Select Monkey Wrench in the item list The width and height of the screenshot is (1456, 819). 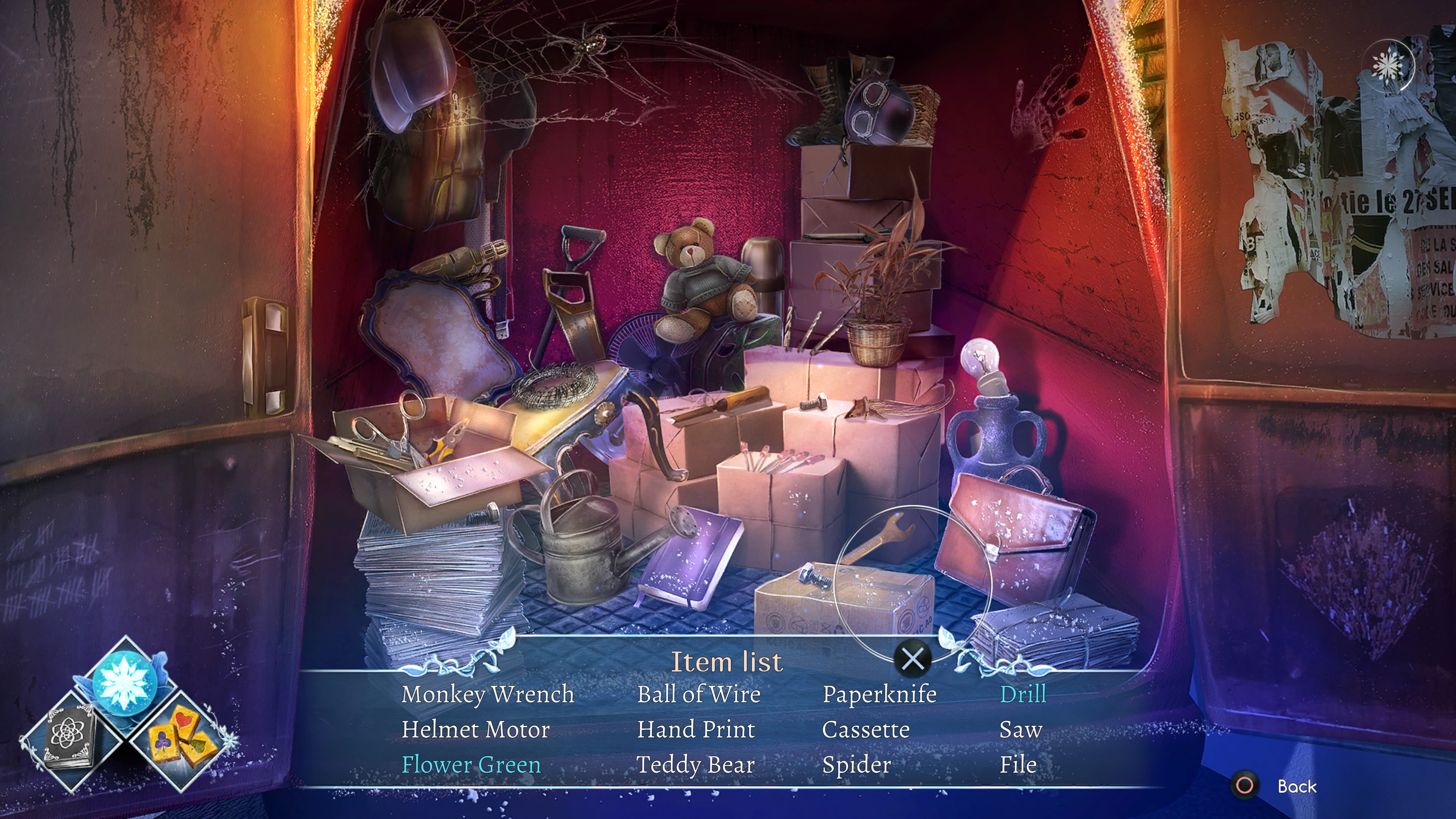point(488,694)
